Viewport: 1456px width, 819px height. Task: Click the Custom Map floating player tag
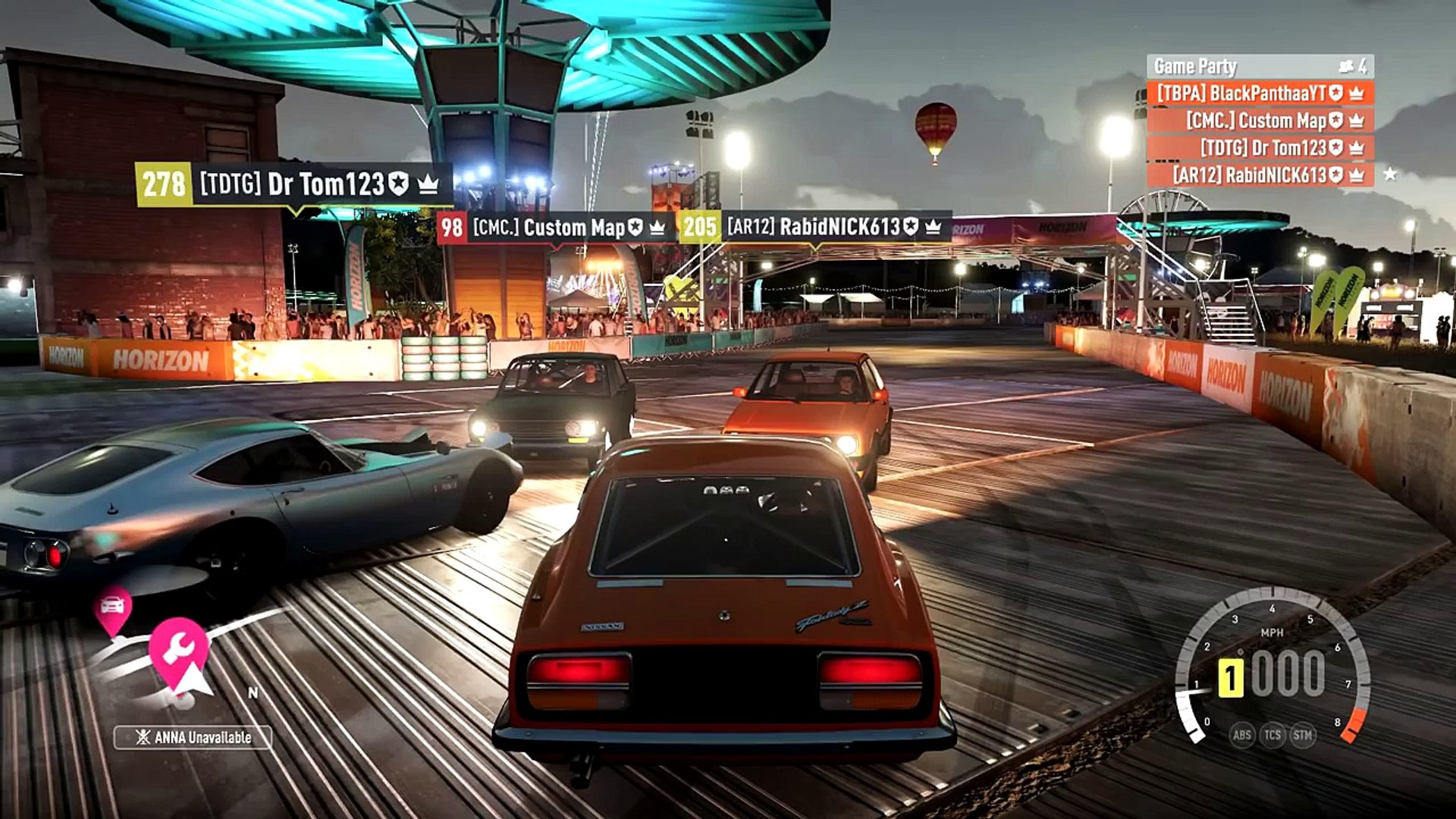tap(555, 227)
